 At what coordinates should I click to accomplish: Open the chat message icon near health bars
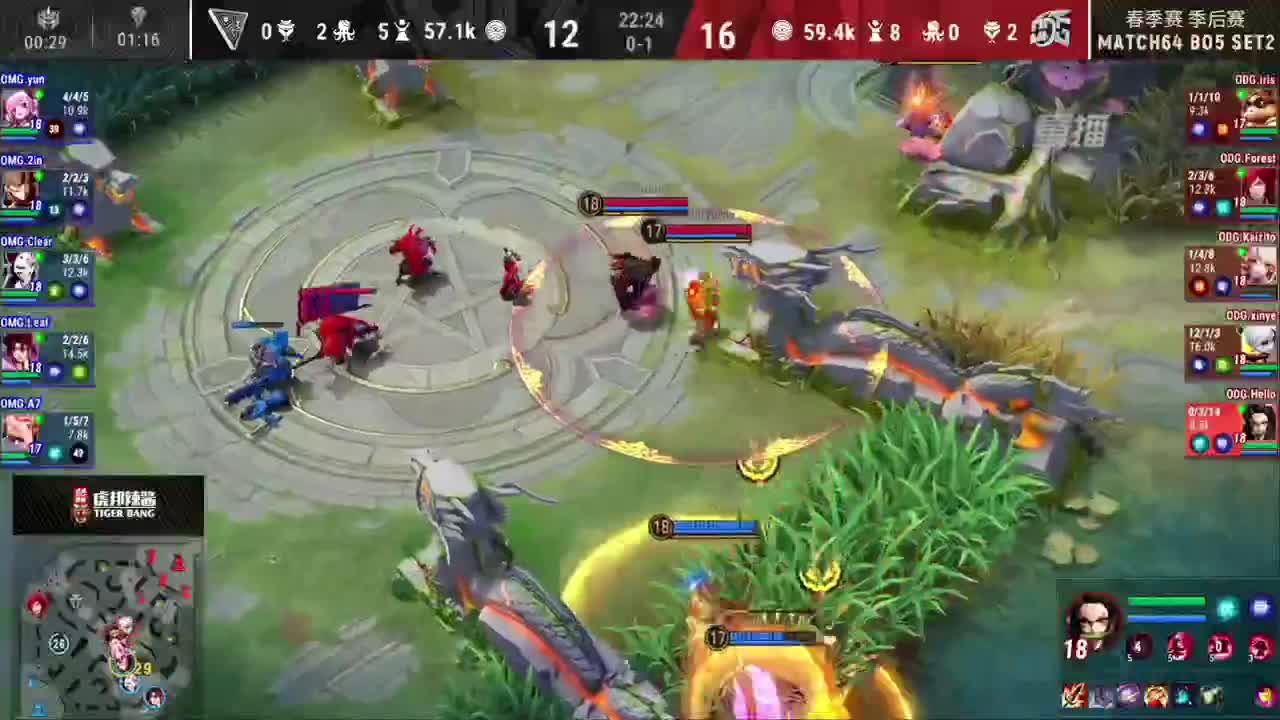point(1261,607)
